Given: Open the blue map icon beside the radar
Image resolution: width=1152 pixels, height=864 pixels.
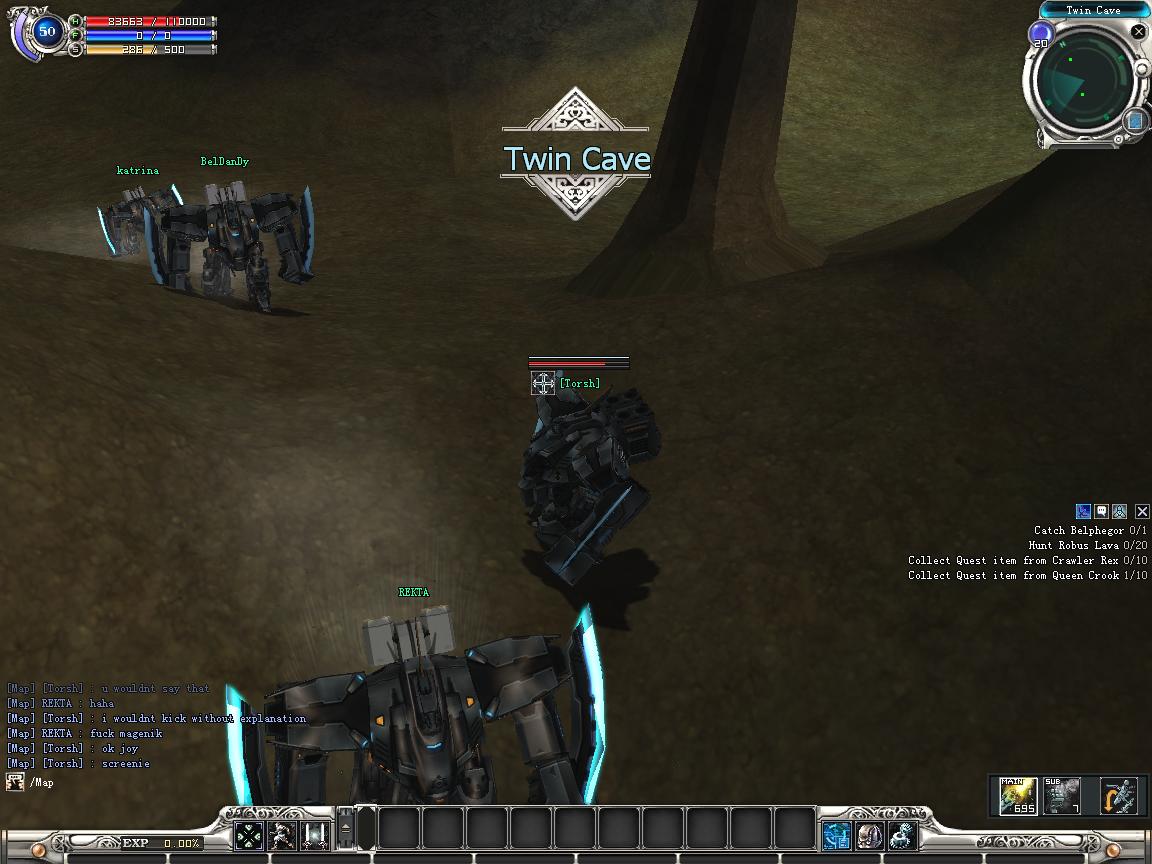Looking at the screenshot, I should [x=1135, y=121].
